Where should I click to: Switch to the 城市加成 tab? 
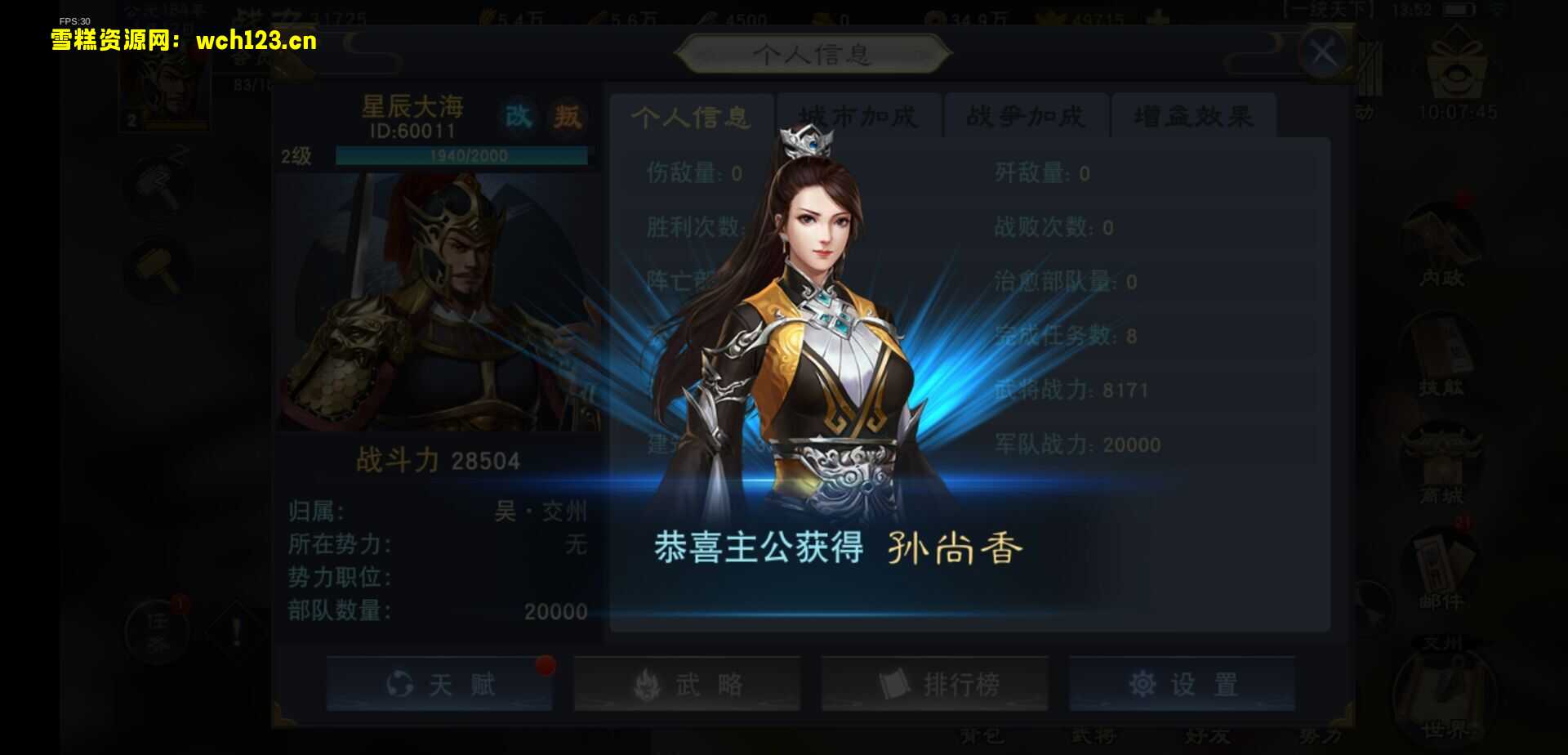pyautogui.click(x=858, y=116)
